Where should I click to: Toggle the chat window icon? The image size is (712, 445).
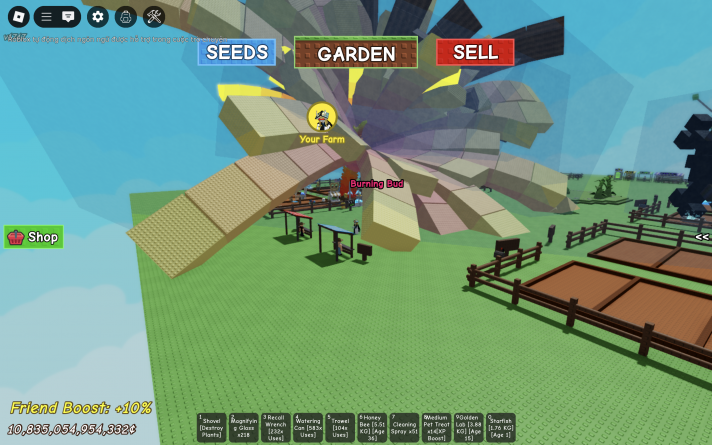click(68, 17)
